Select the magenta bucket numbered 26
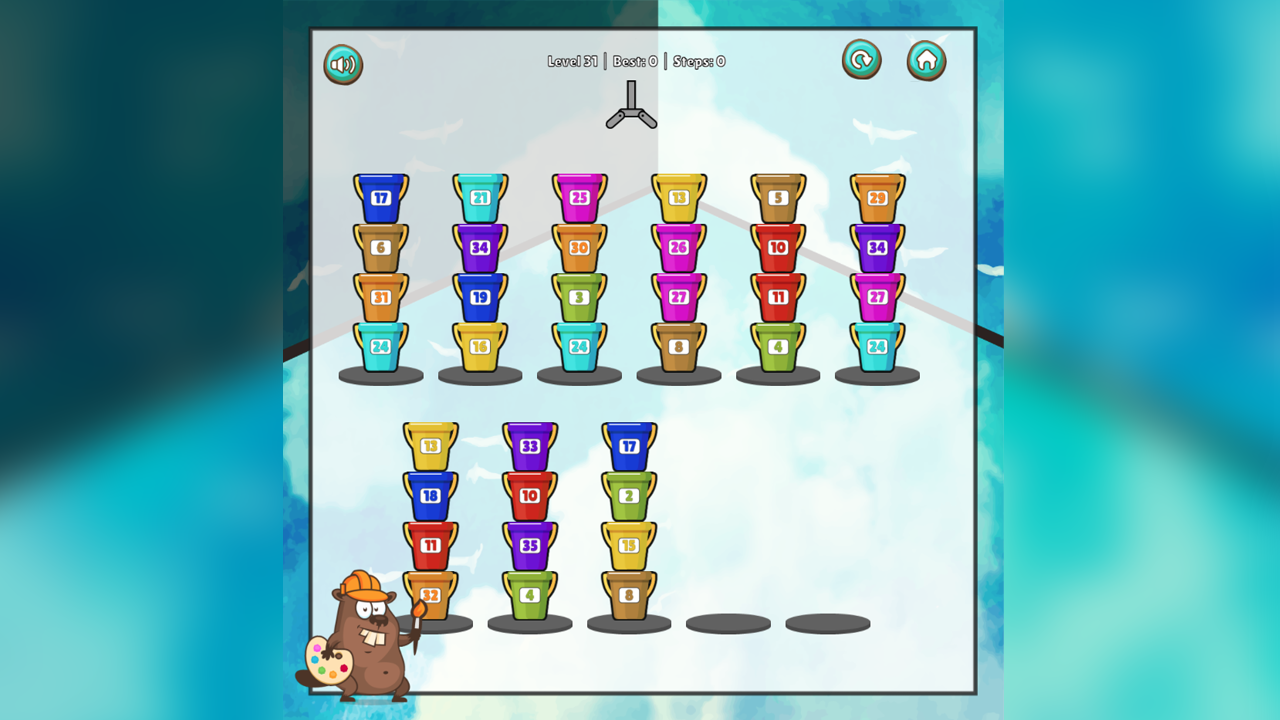This screenshot has height=720, width=1280. [x=679, y=246]
